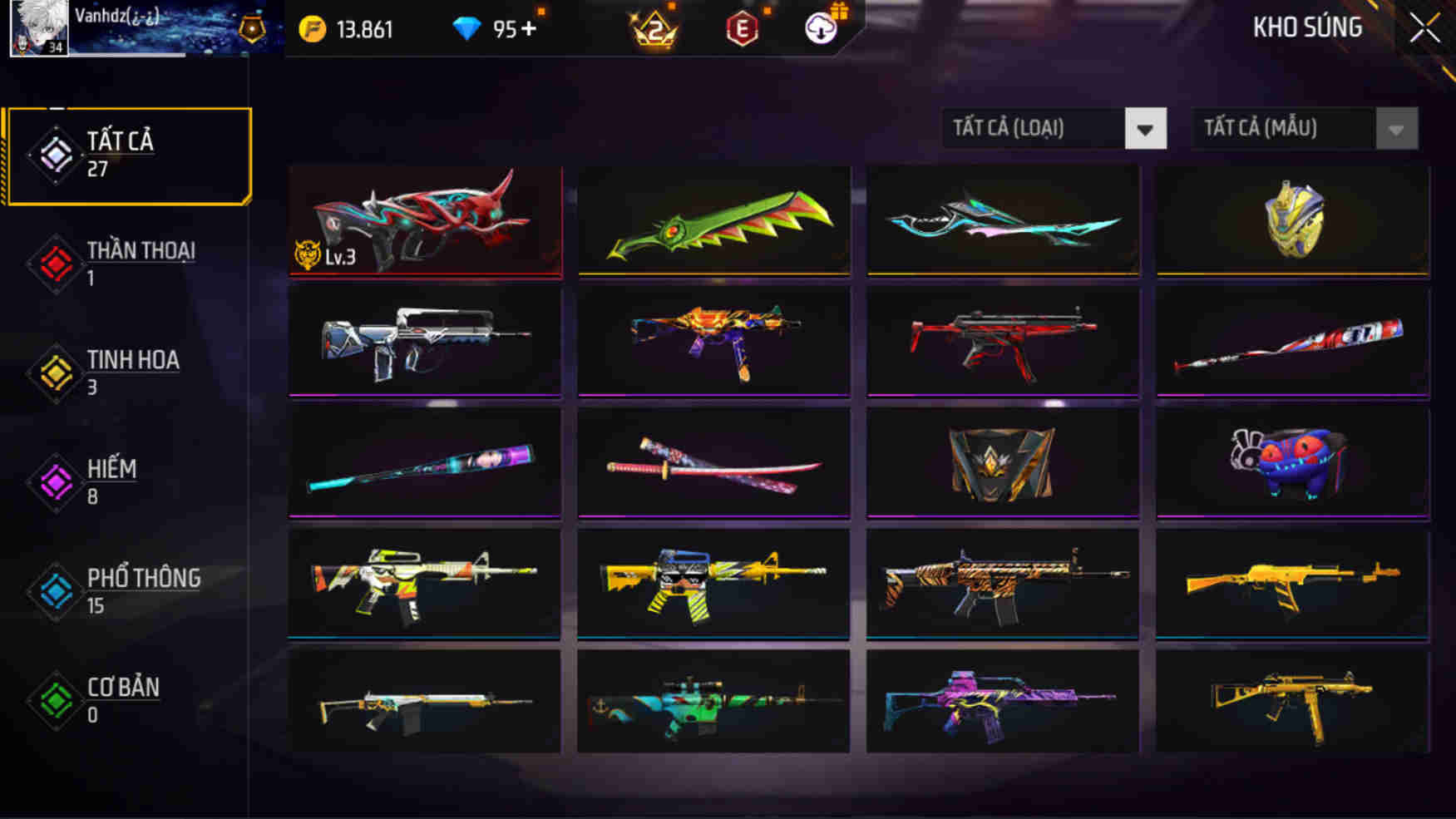
Task: Click the red E elite pass icon
Action: pyautogui.click(x=743, y=27)
